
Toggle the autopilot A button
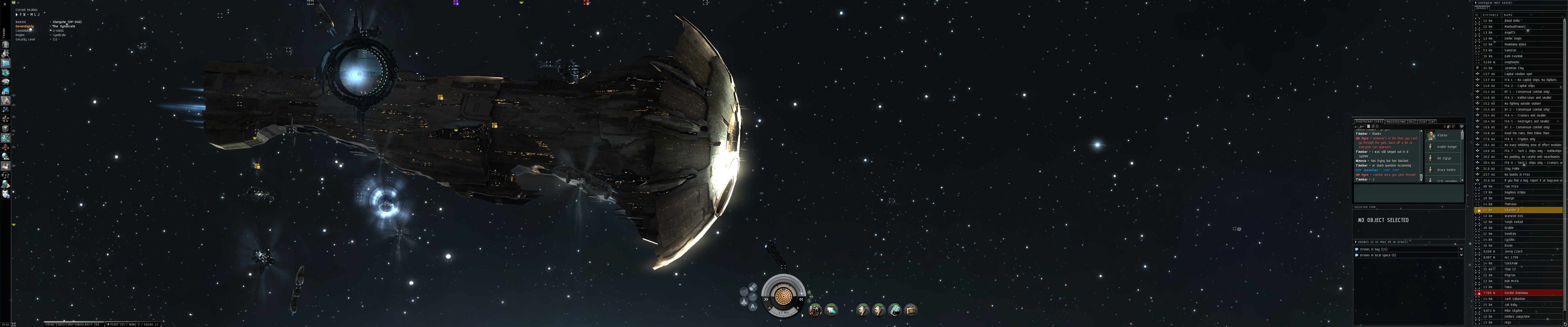[753, 307]
